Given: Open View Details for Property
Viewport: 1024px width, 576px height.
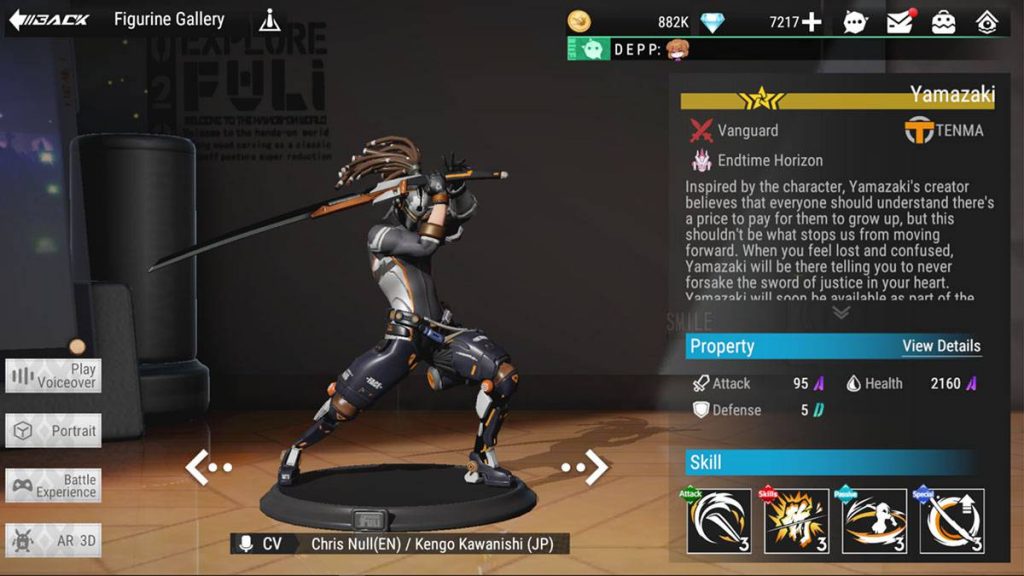Looking at the screenshot, I should point(941,346).
